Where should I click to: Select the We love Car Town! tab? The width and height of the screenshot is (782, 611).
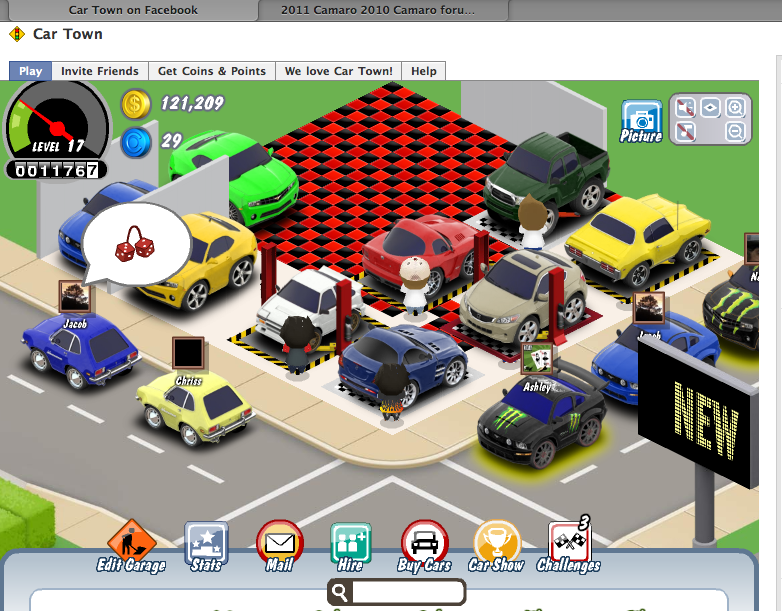[339, 71]
